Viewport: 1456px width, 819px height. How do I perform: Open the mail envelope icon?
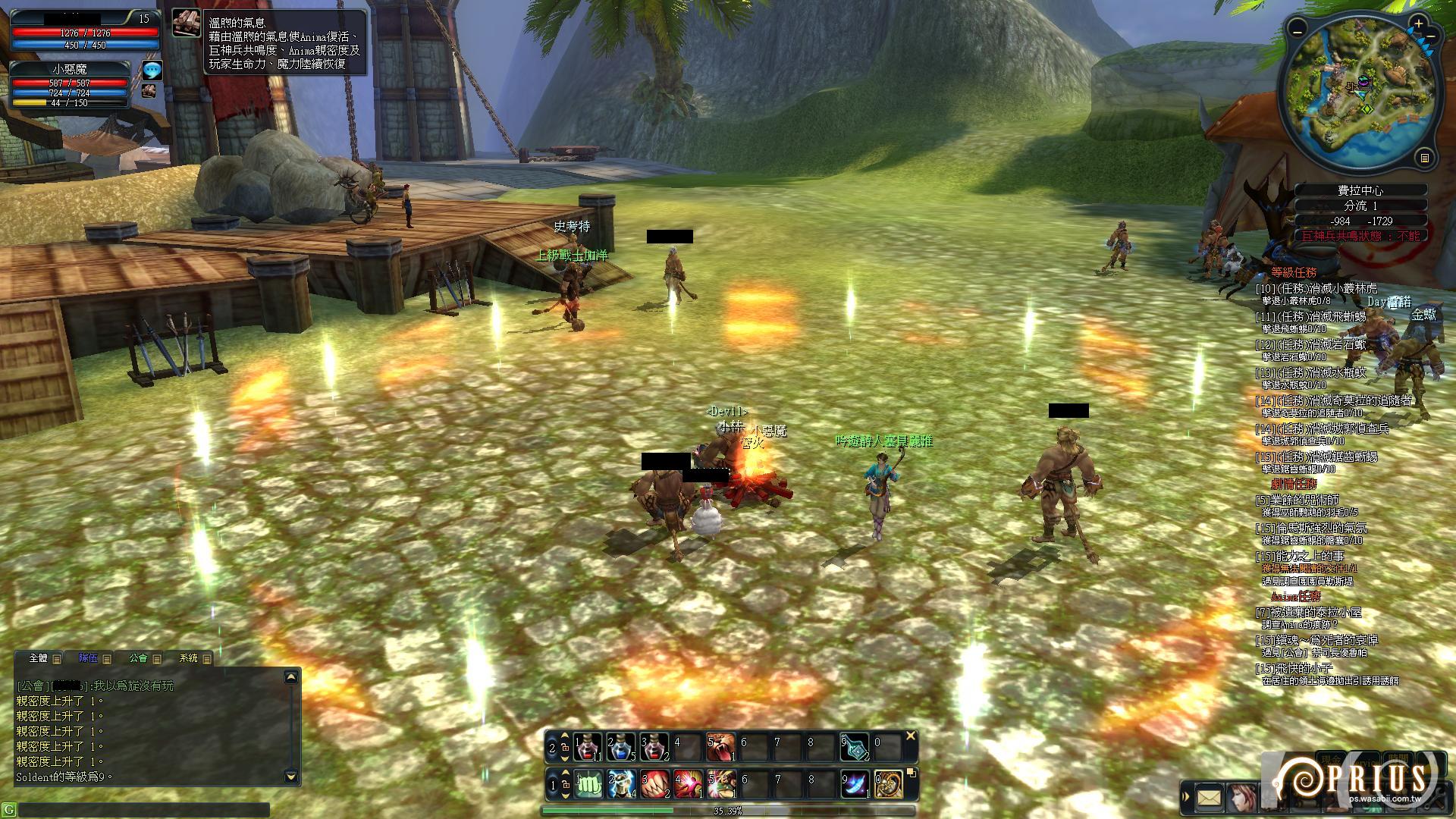1209,798
